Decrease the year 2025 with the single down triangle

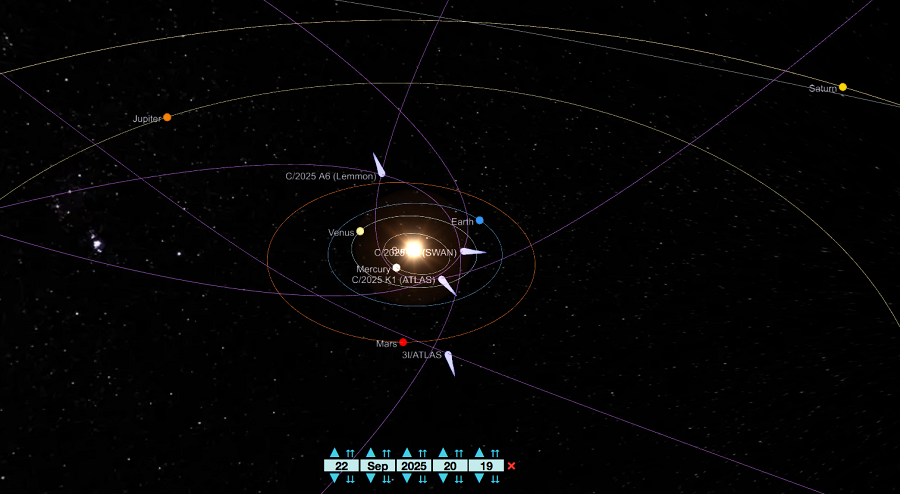coord(407,479)
